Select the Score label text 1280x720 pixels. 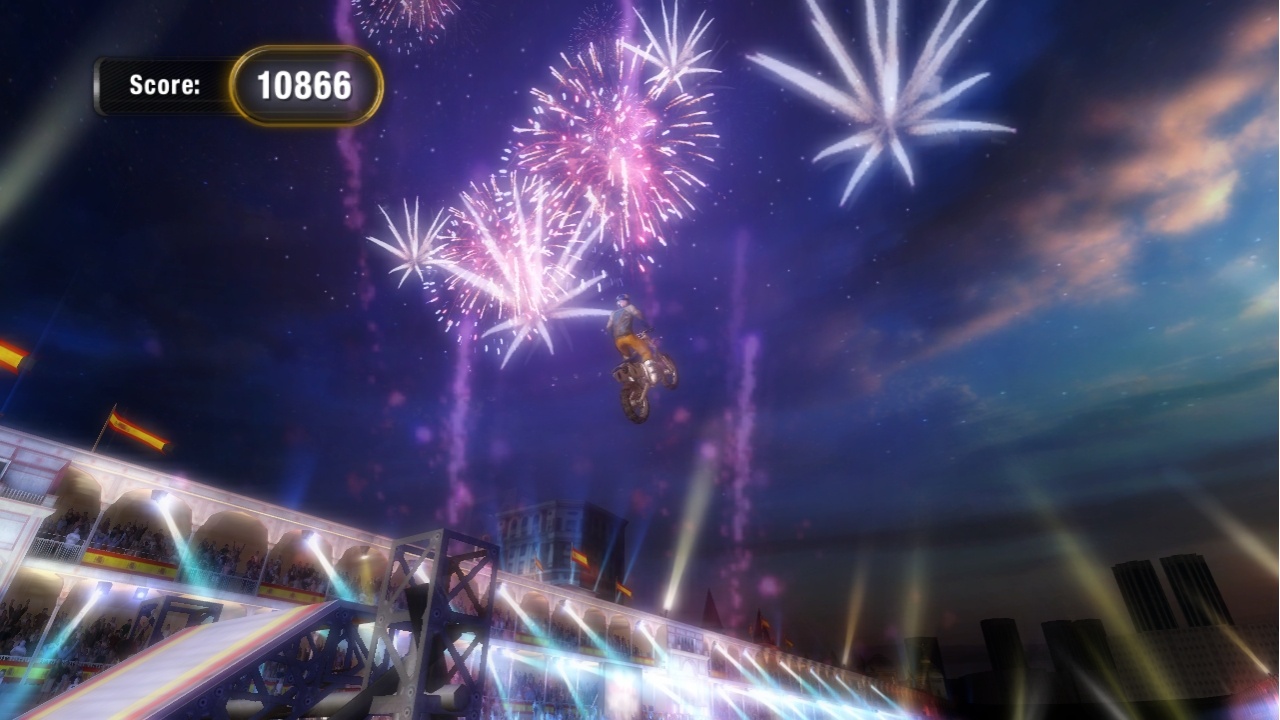163,86
